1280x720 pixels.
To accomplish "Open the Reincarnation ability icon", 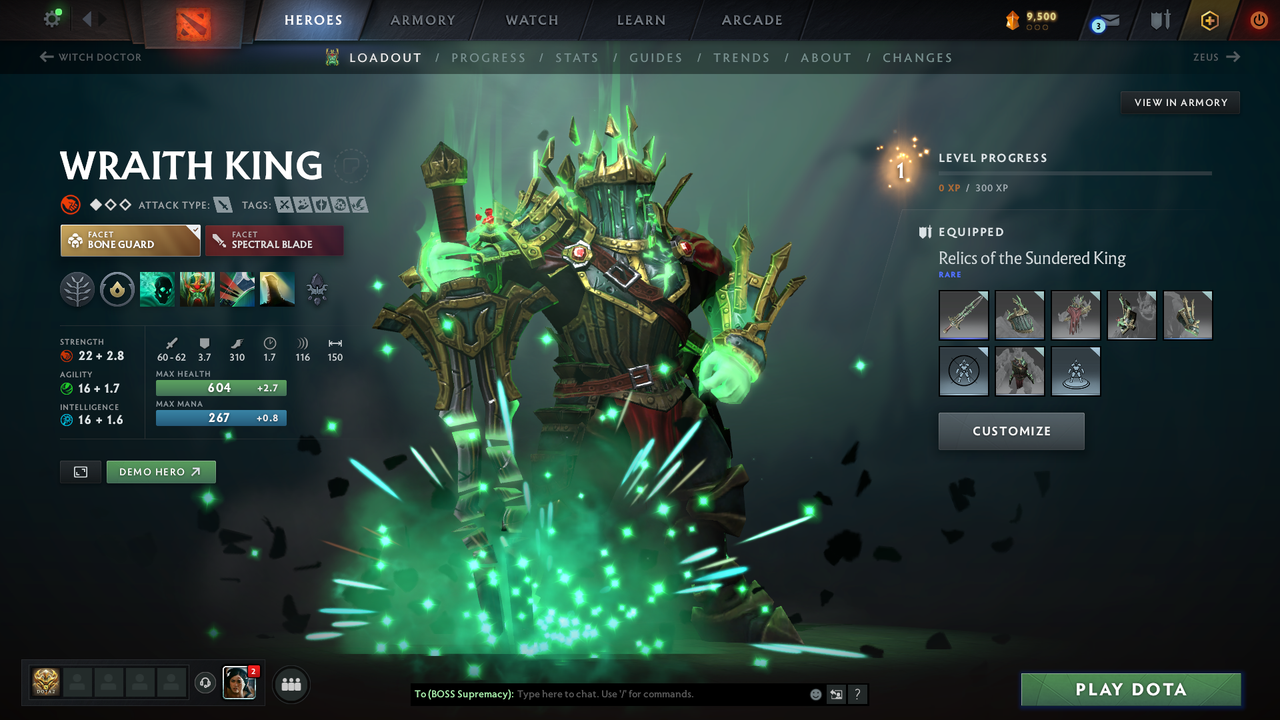I will (277, 290).
